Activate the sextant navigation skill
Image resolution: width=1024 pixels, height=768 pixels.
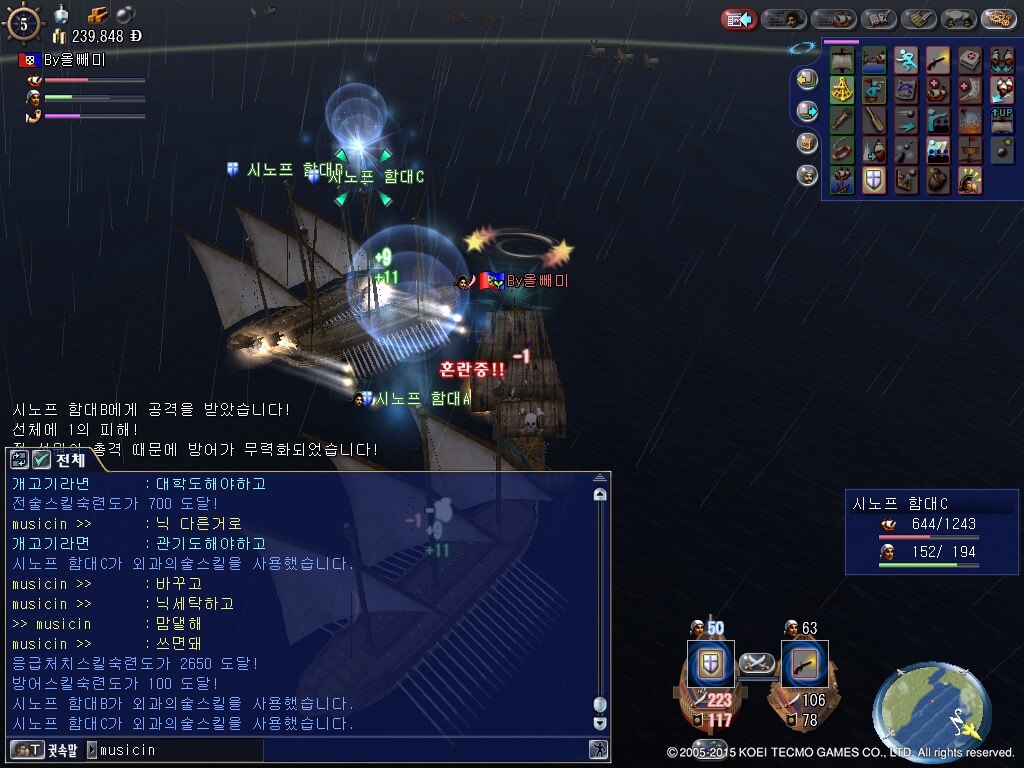point(842,91)
